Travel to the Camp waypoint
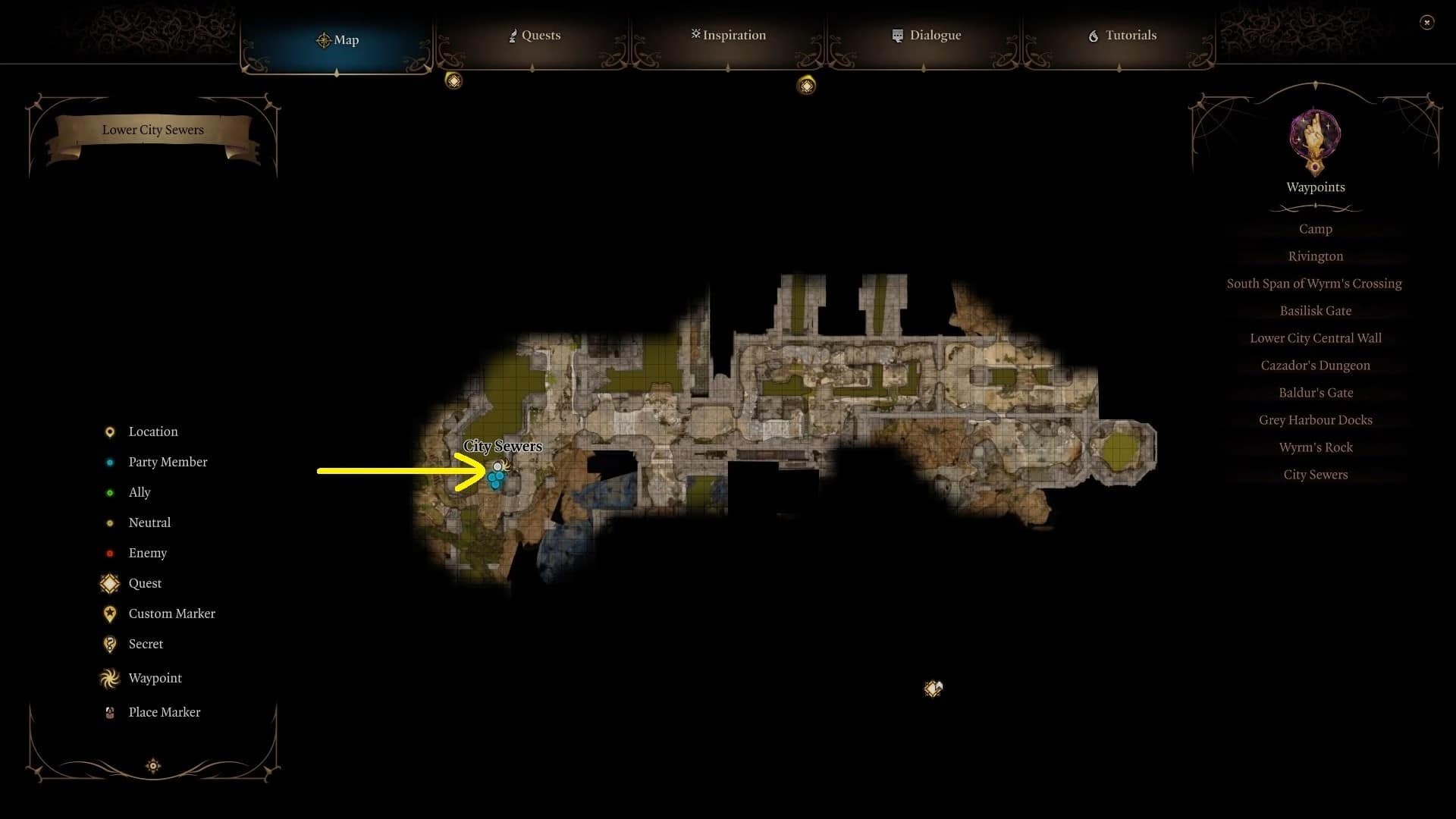Screen dimensions: 1456x819 click(1315, 229)
